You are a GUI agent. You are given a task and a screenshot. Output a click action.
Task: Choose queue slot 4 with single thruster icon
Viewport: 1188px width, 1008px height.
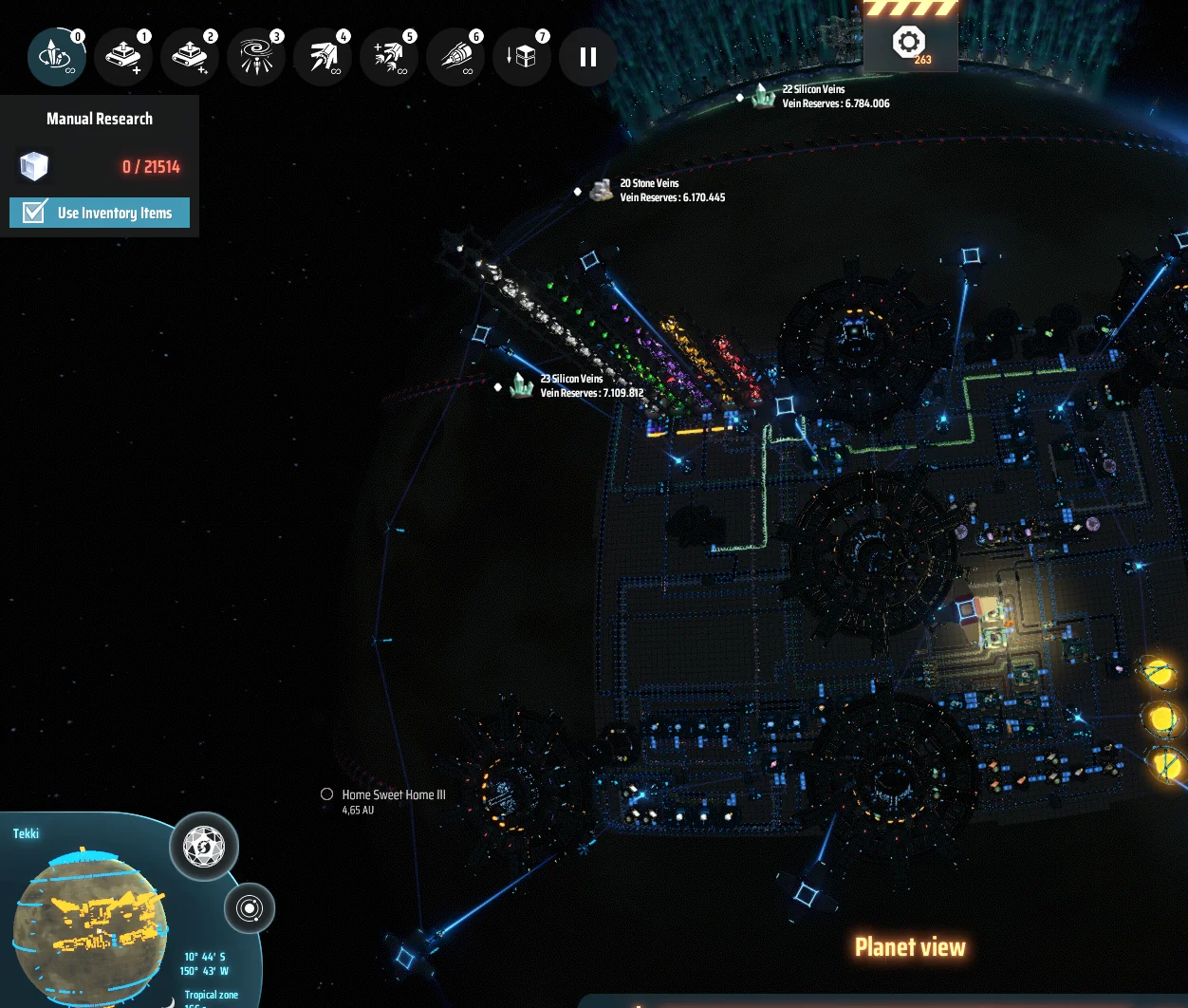coord(323,57)
